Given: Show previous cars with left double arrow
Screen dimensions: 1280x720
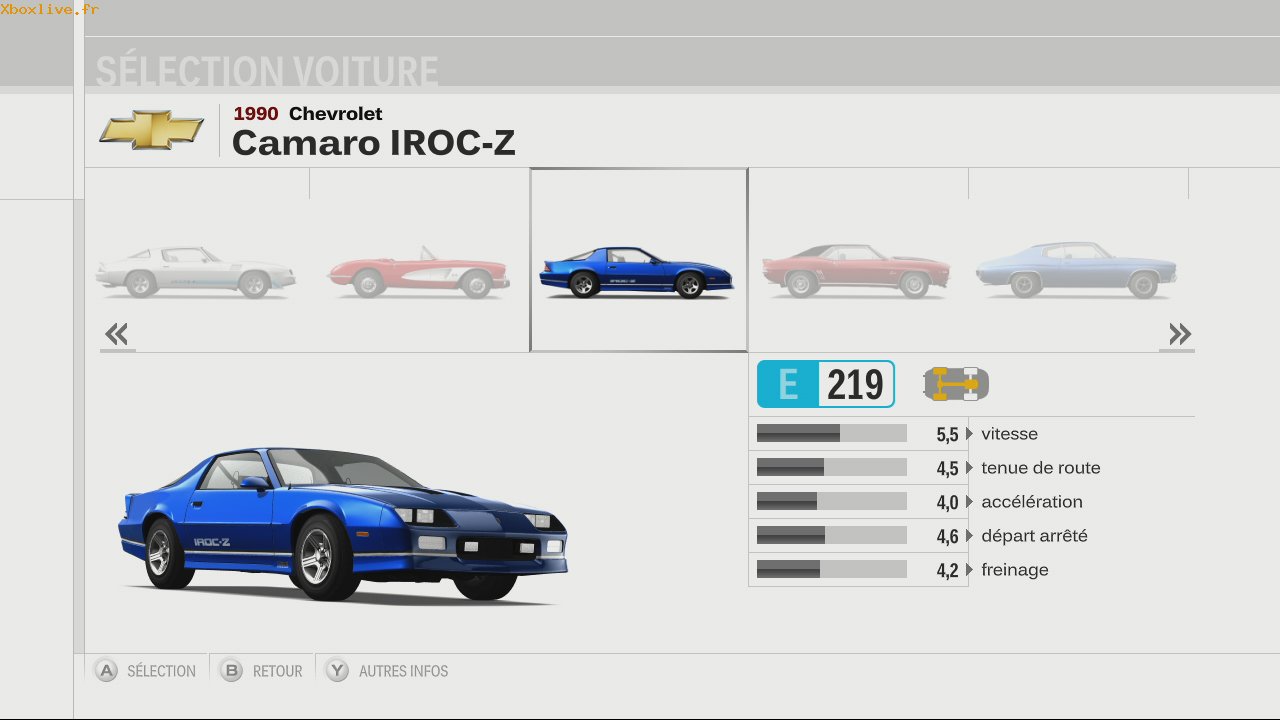Looking at the screenshot, I should click(x=117, y=334).
